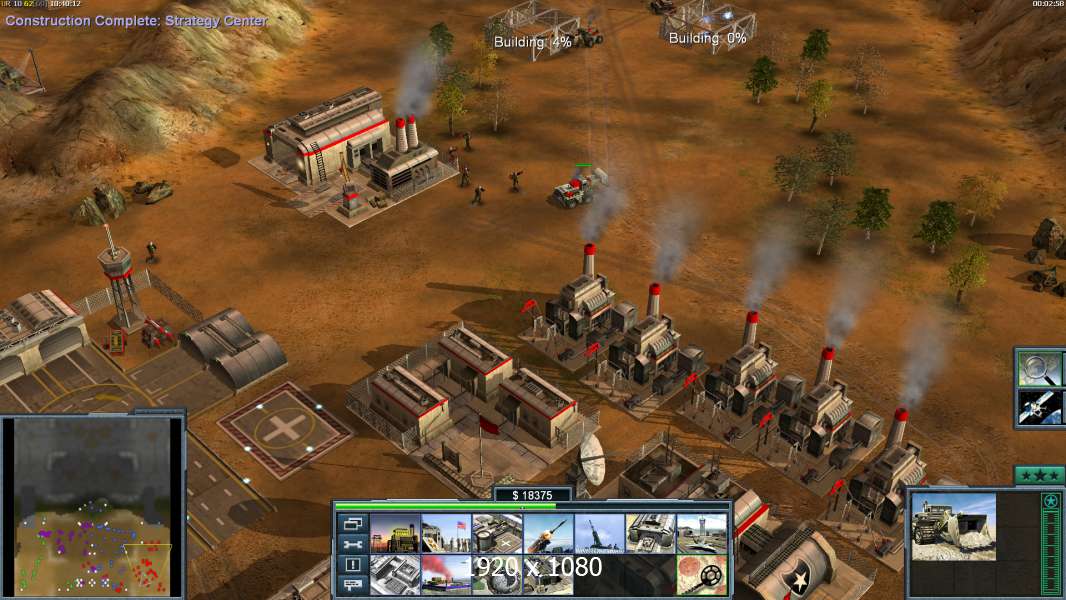Click the selected bulldozer portrait

(x=953, y=525)
